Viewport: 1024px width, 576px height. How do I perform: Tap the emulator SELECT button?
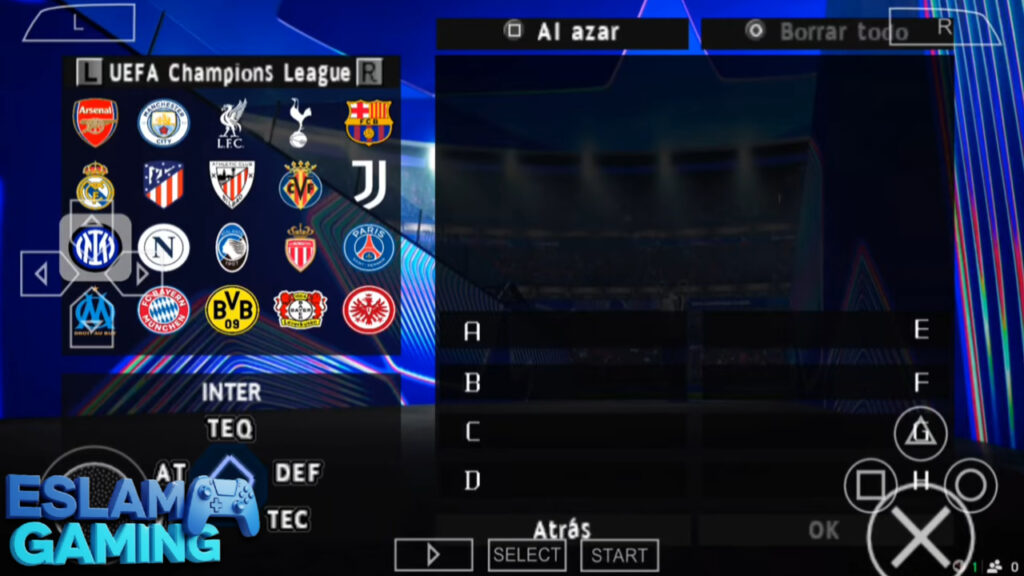527,555
